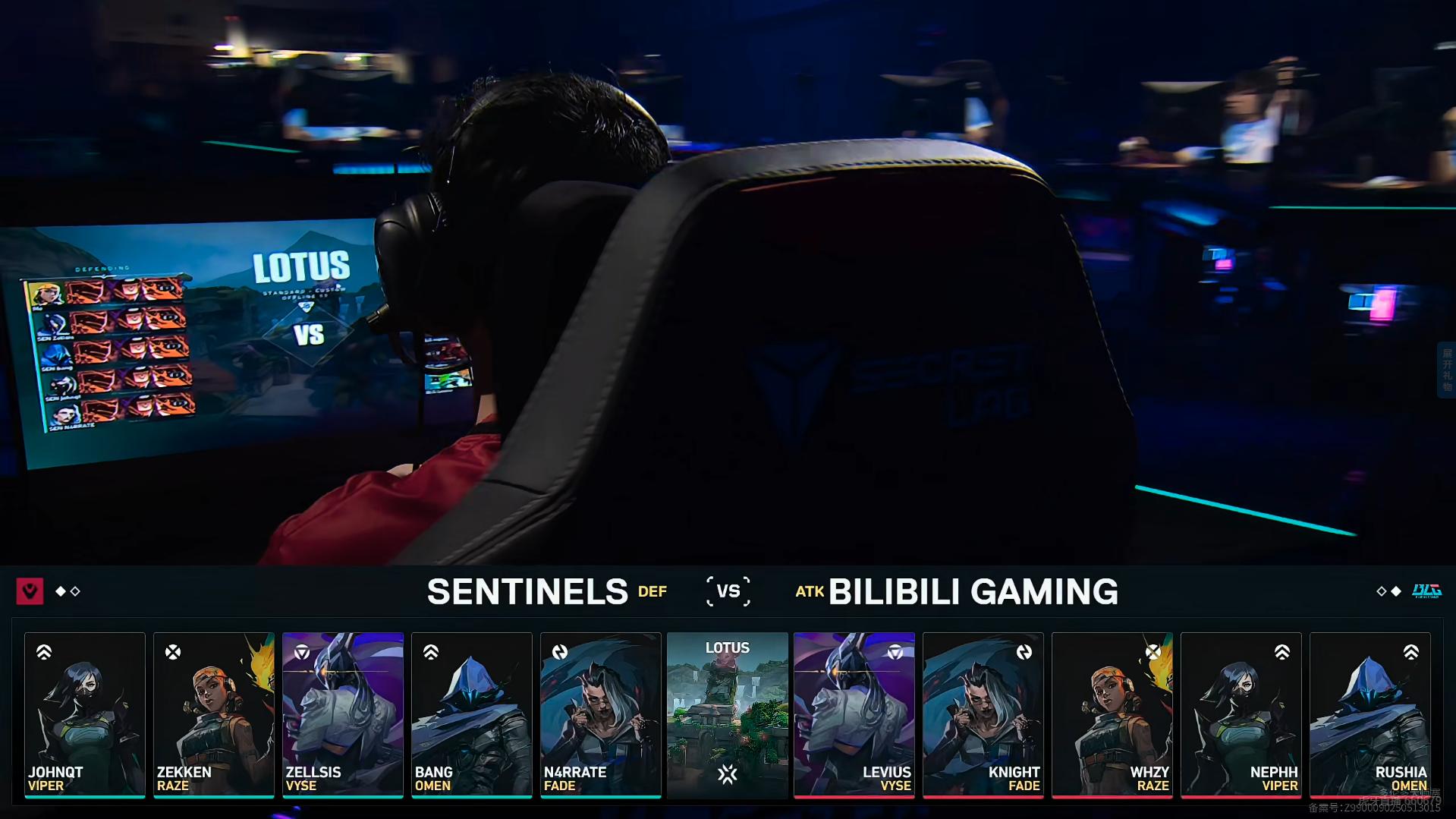Pick N4rrate's Fade card
This screenshot has height=819, width=1456.
601,714
